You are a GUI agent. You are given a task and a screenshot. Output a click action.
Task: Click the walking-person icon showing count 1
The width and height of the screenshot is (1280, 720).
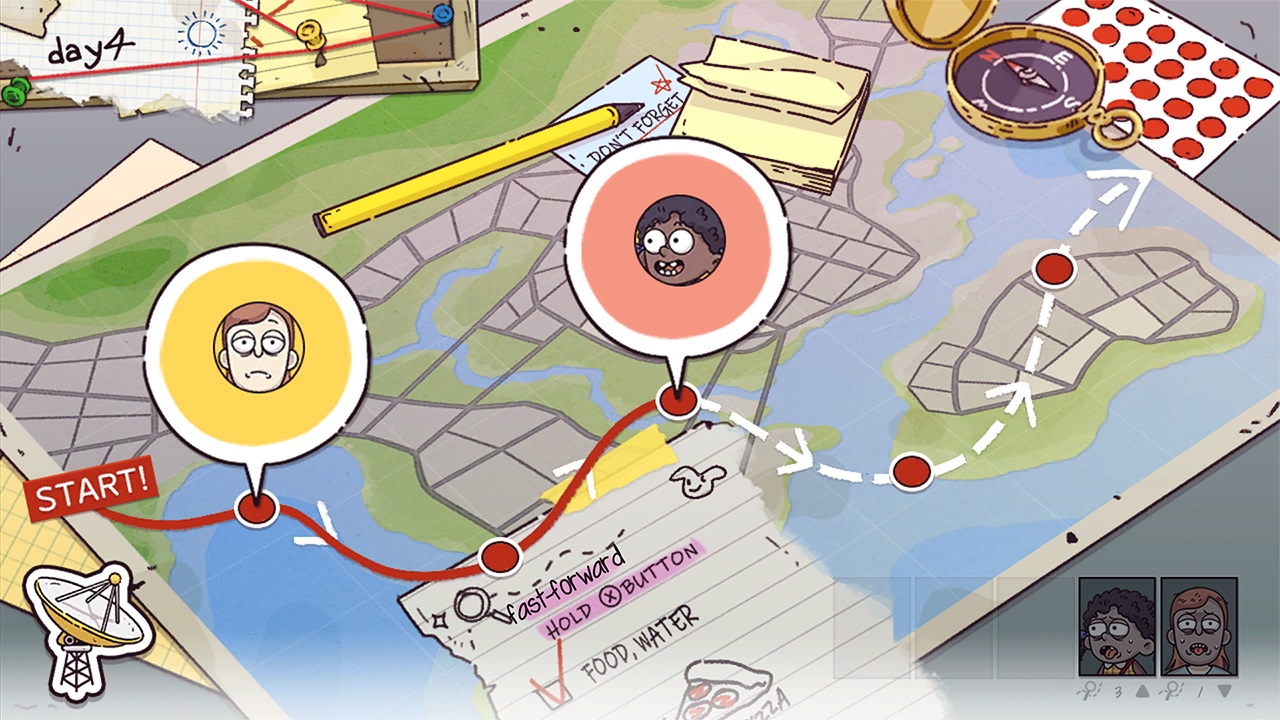pyautogui.click(x=1172, y=690)
